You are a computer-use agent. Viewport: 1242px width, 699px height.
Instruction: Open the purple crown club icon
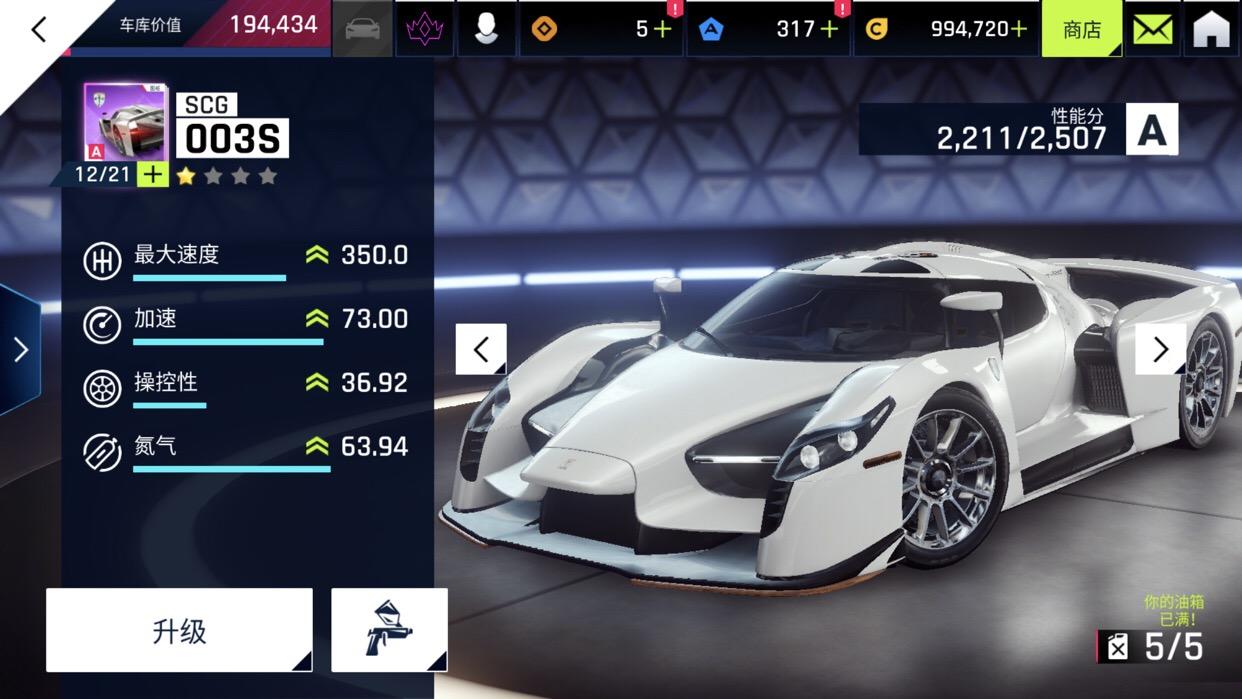(x=425, y=29)
